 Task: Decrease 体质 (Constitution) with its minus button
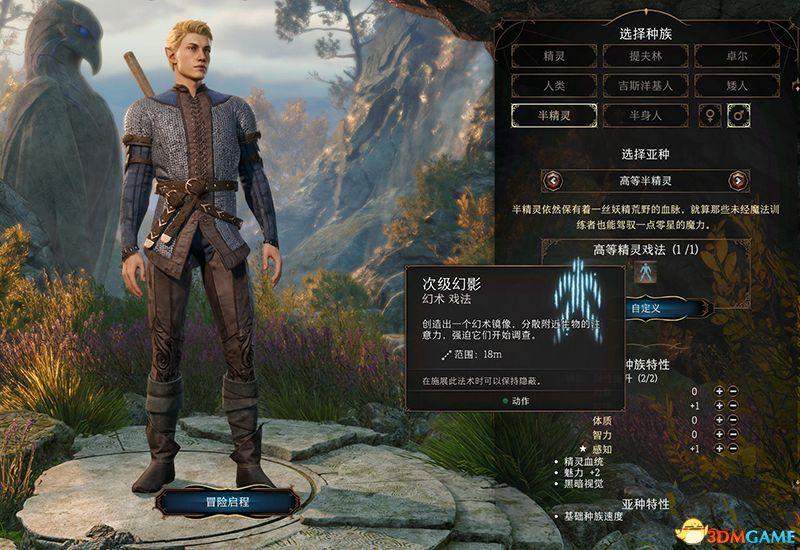pos(733,422)
